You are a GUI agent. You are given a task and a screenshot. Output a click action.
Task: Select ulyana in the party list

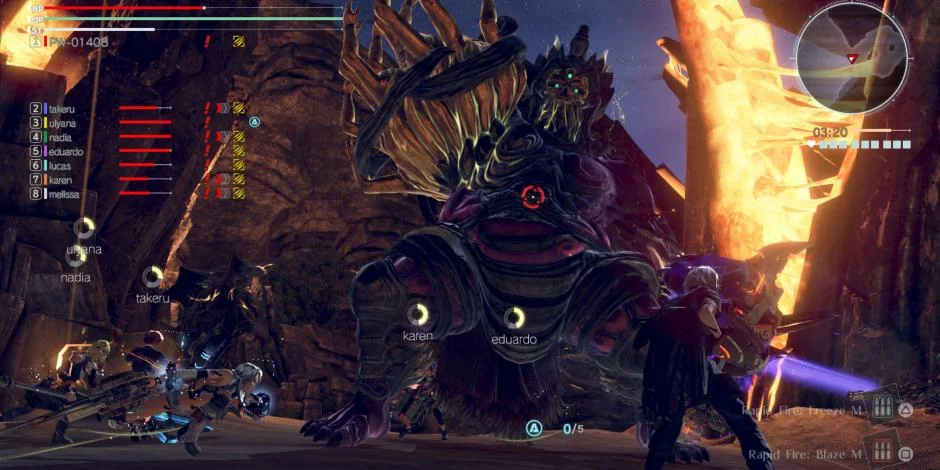[x=62, y=122]
